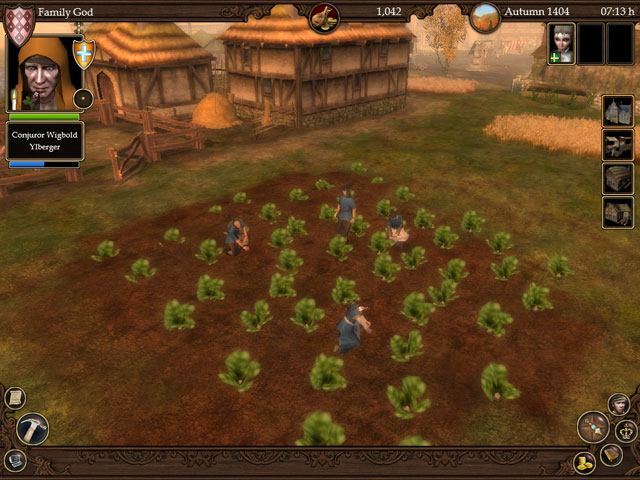The height and width of the screenshot is (480, 640).
Task: Click the round dot button beside the portrait
Action: (x=84, y=98)
